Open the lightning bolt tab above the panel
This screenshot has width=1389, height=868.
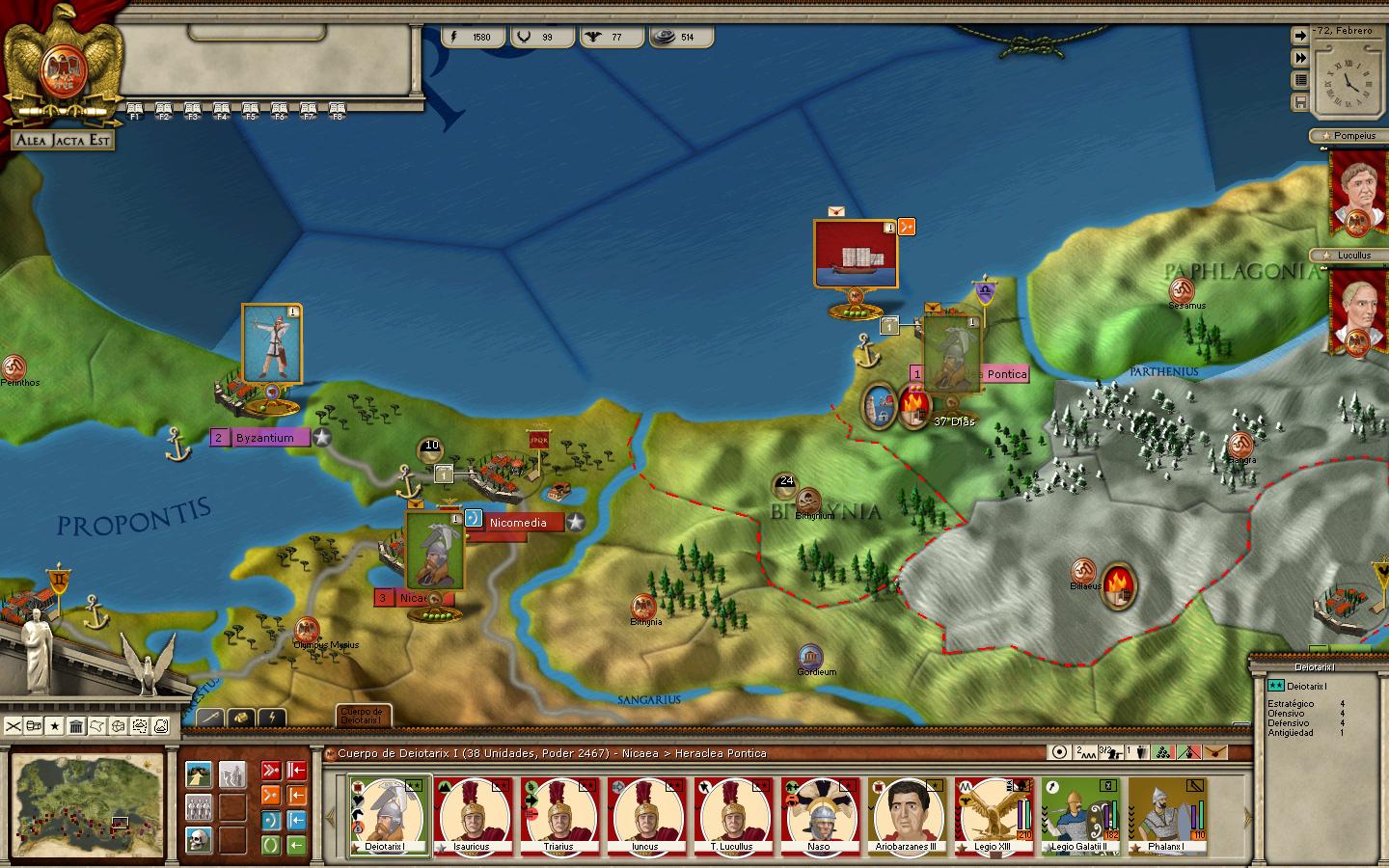(x=273, y=718)
